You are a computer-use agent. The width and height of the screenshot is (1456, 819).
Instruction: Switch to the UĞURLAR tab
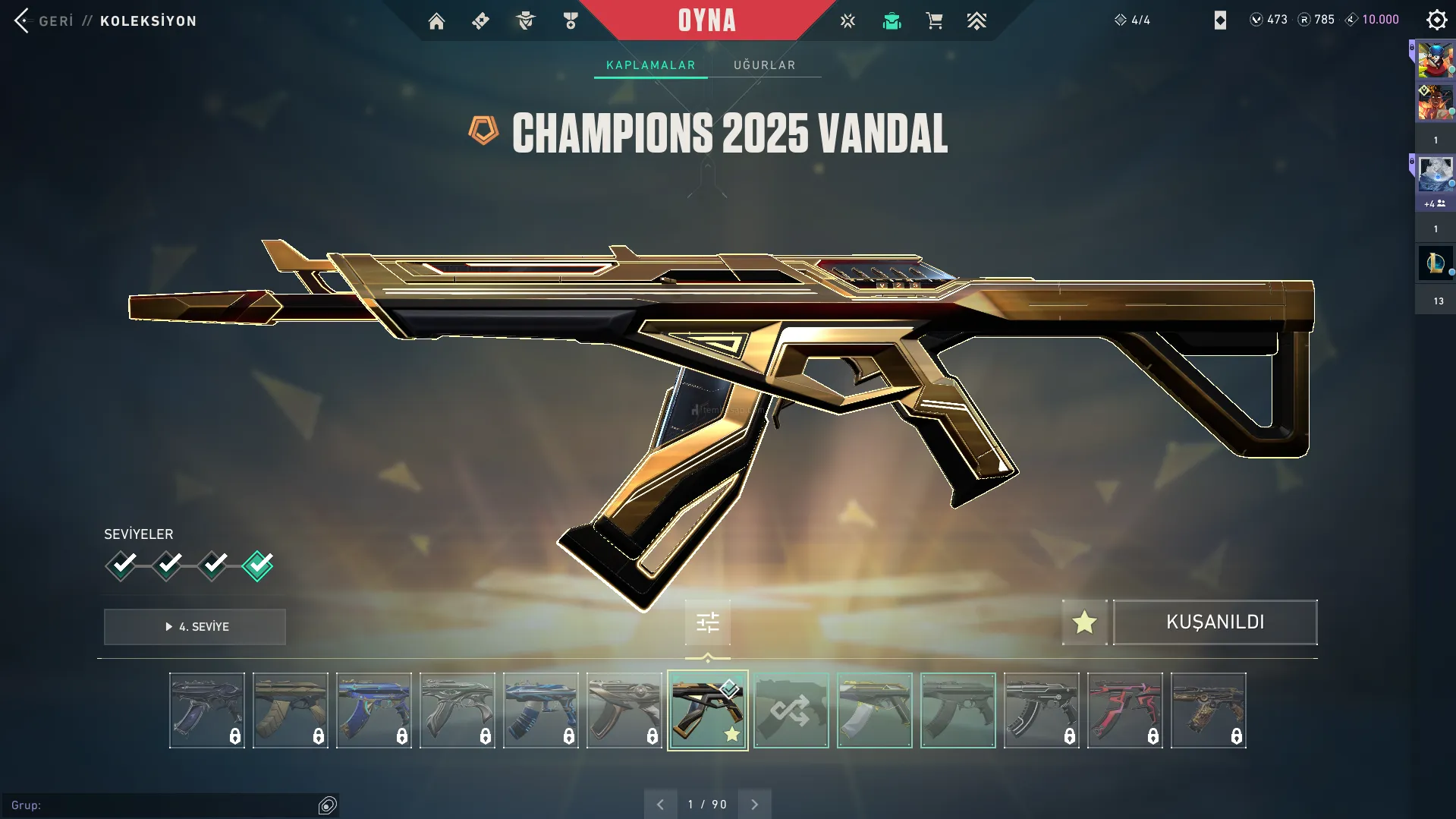click(x=764, y=65)
